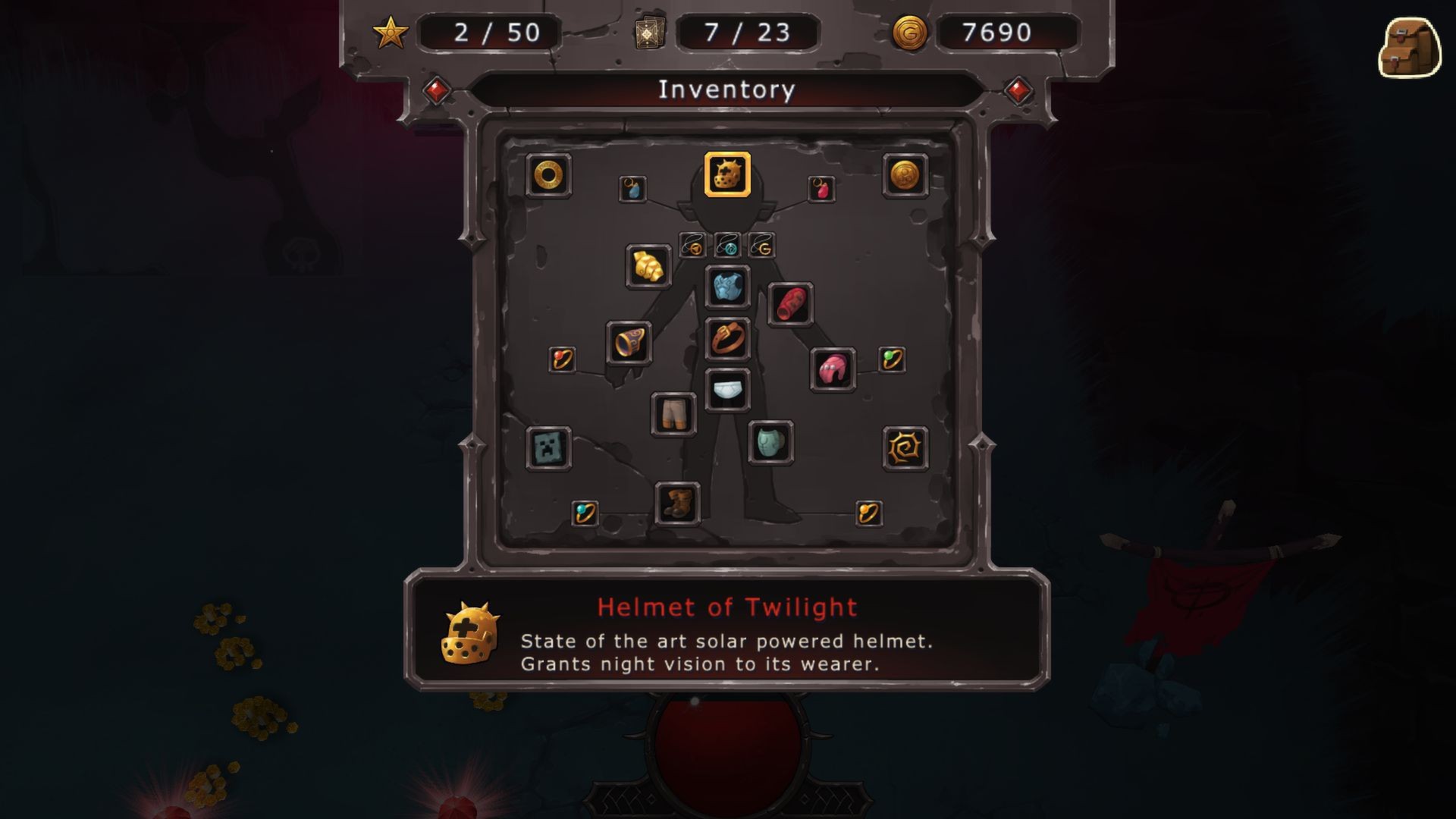Image resolution: width=1456 pixels, height=819 pixels.
Task: Click the gold counter showing 7690
Action: pos(1001,32)
